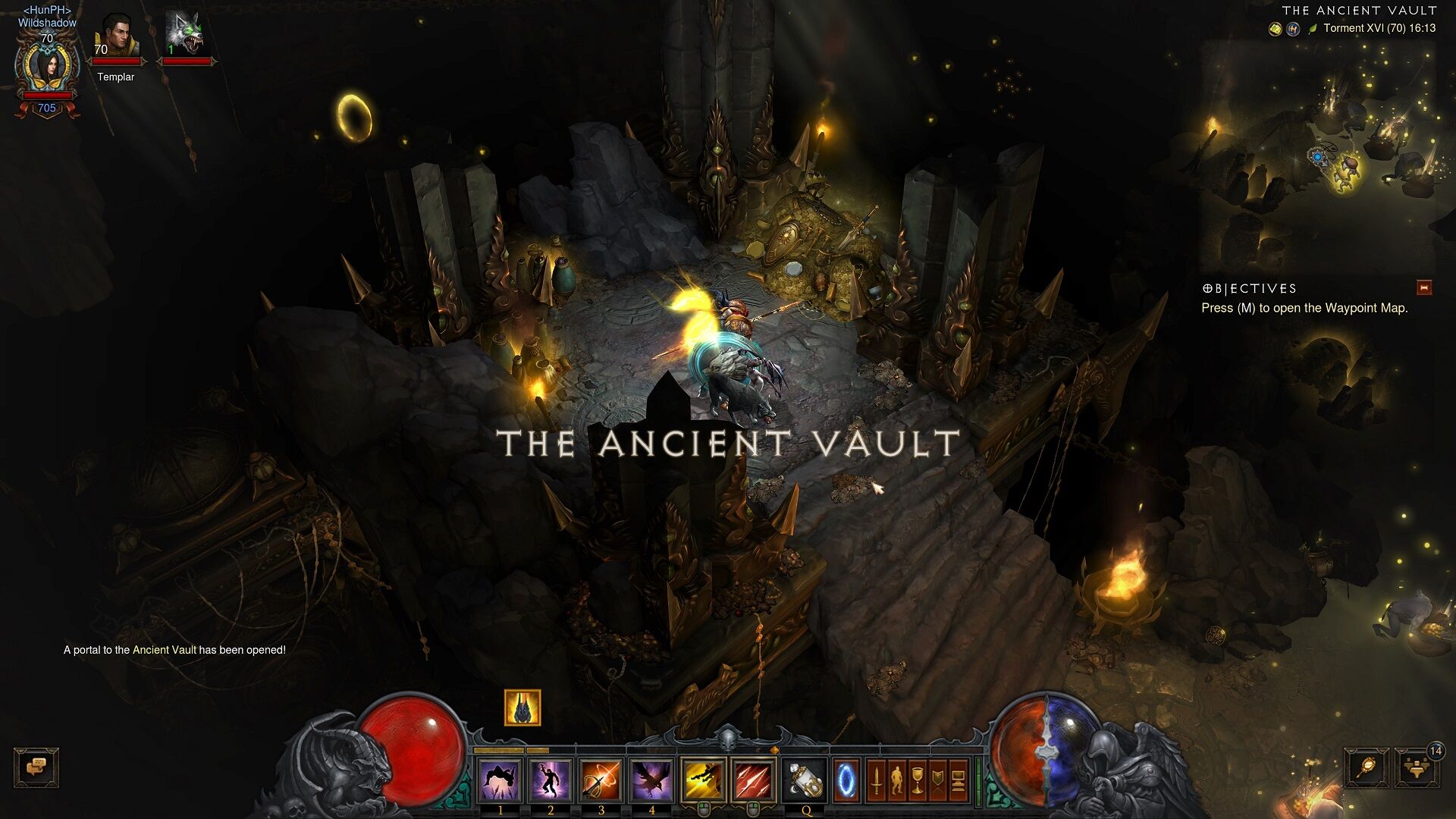
Task: Open the social friends list button
Action: [x=1414, y=769]
